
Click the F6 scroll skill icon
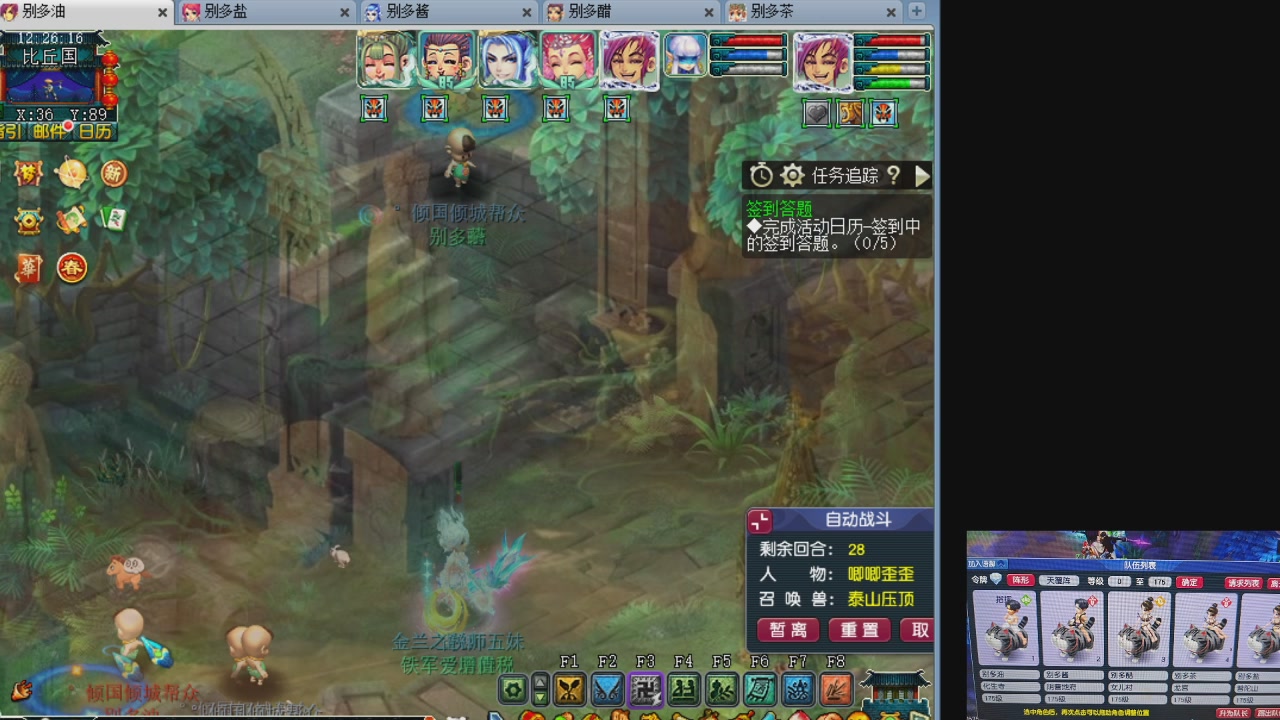(759, 688)
